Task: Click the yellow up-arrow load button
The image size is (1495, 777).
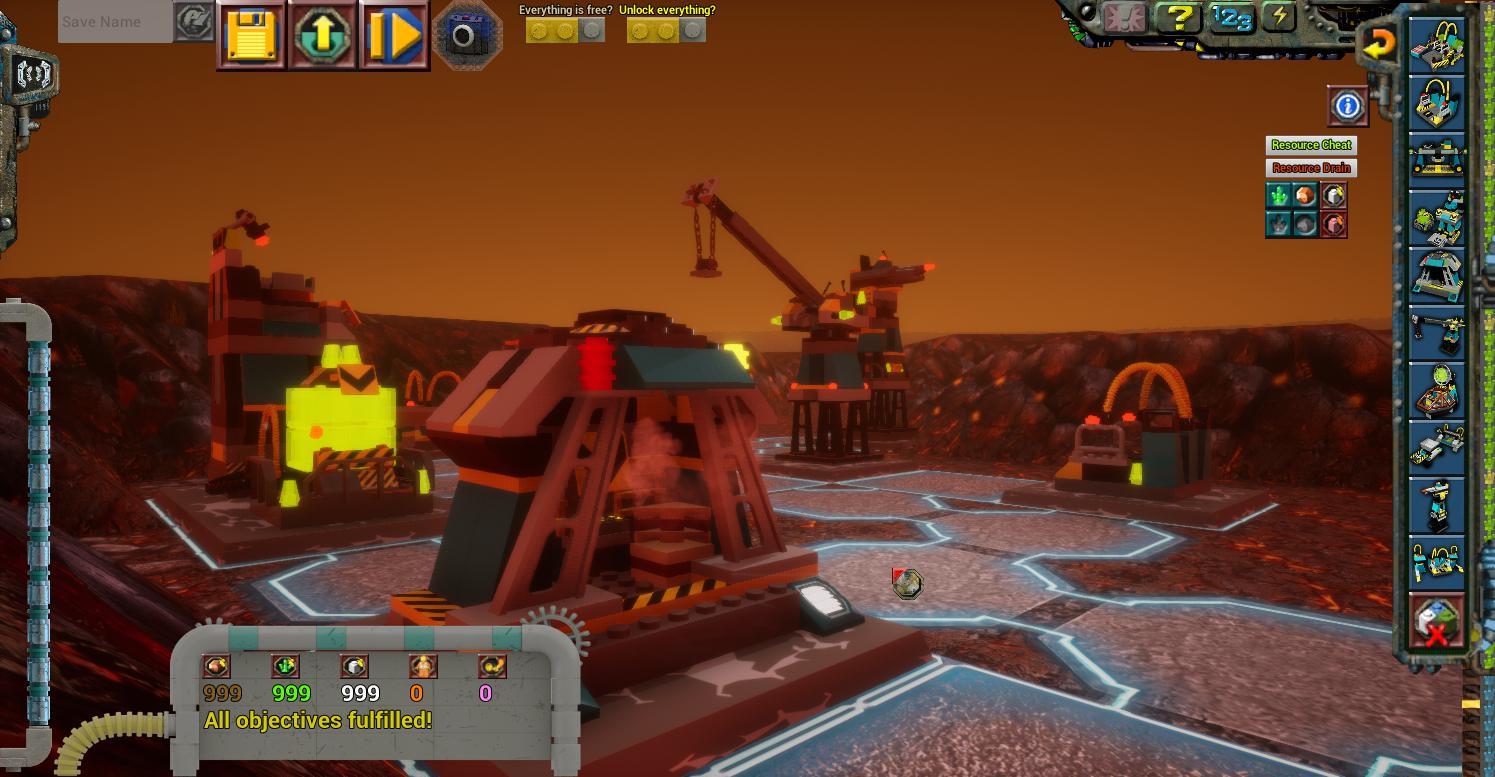Action: (322, 36)
